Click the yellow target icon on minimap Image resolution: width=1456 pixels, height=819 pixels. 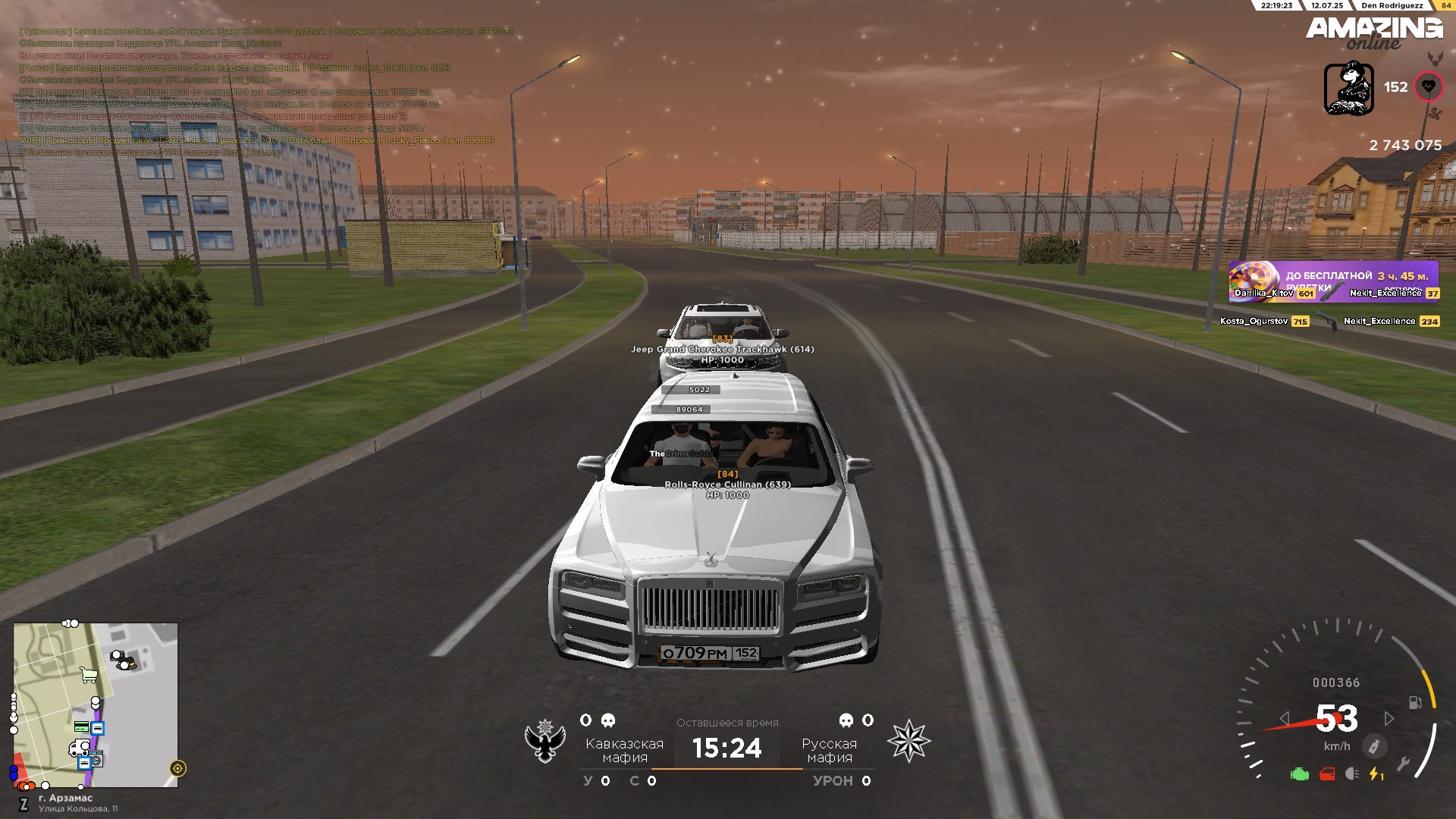pyautogui.click(x=178, y=768)
